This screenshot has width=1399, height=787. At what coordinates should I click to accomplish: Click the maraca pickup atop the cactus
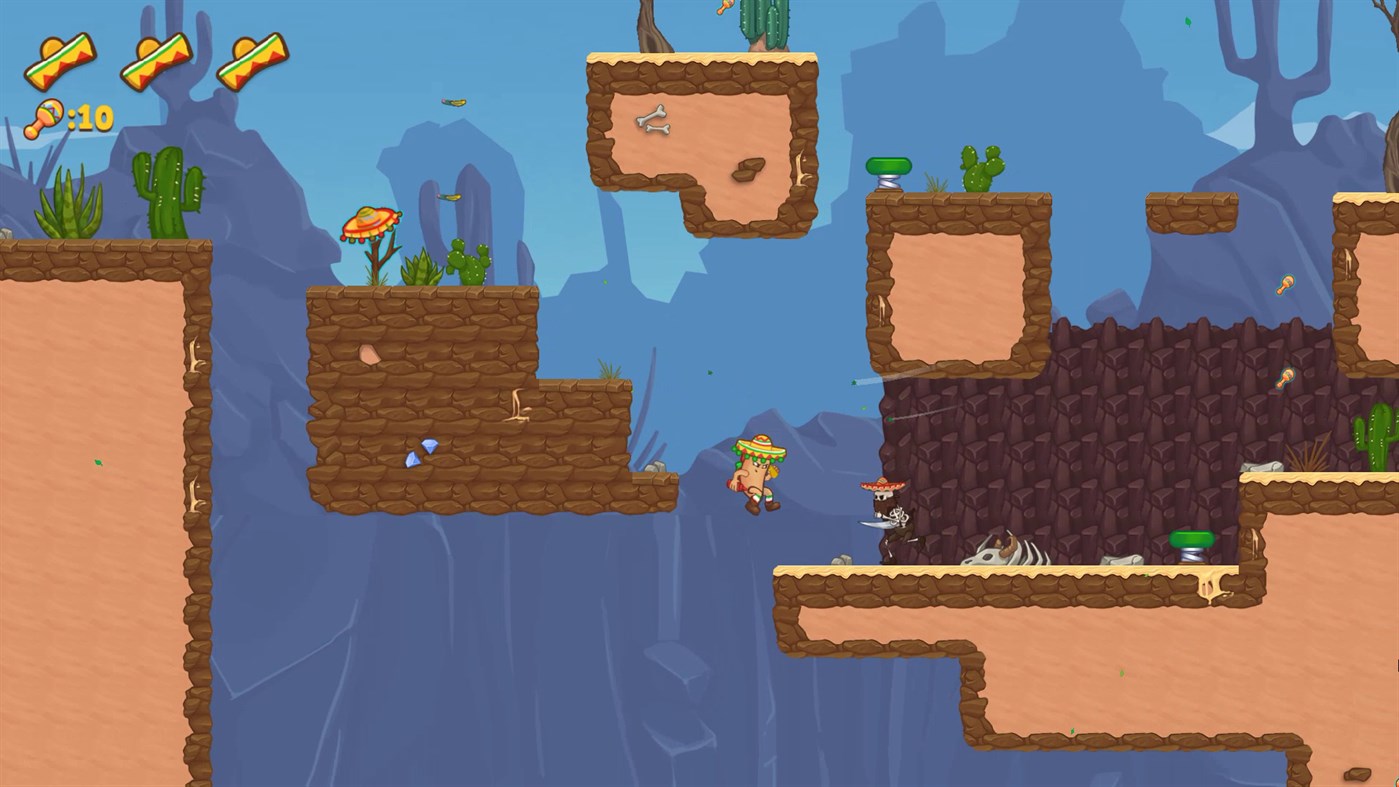727,8
